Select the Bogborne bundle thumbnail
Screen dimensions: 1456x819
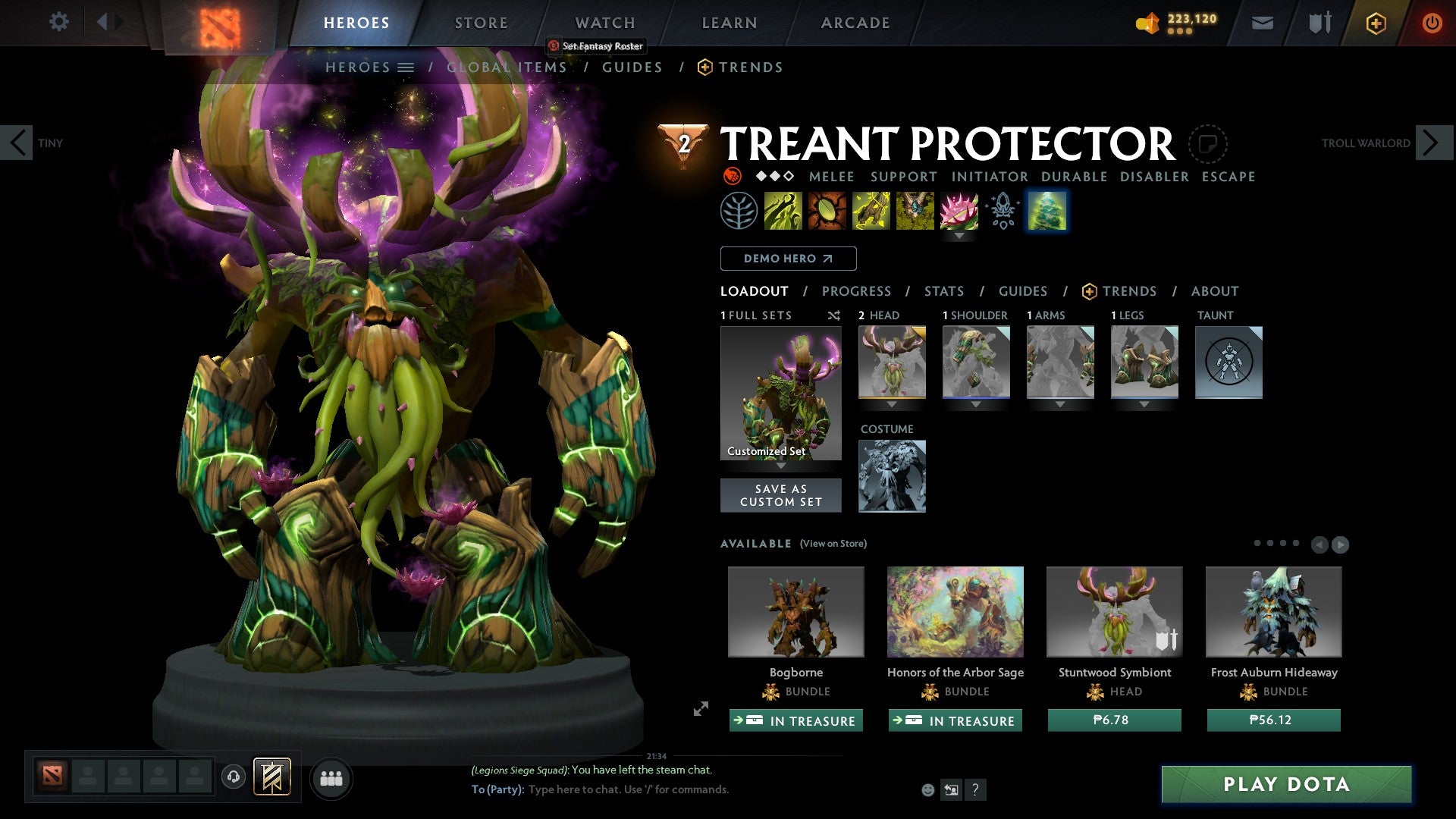[x=795, y=611]
